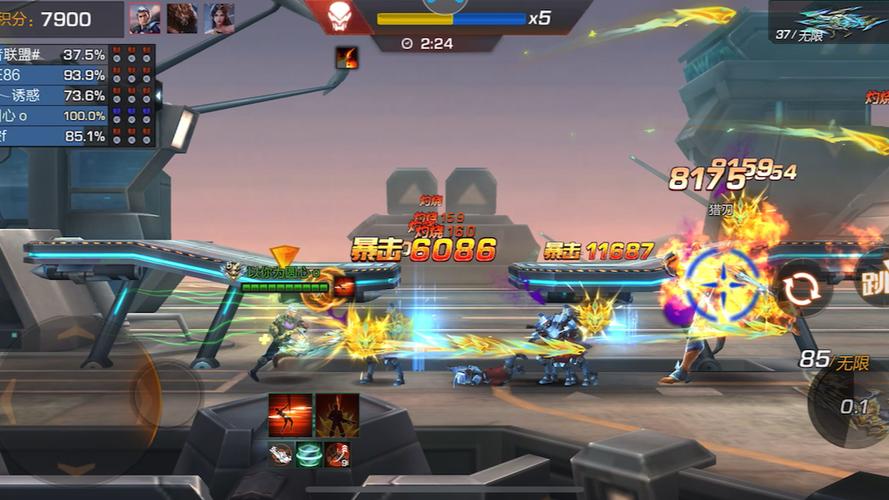Select the male hero portrait at top
This screenshot has height=500, width=889.
pyautogui.click(x=144, y=18)
